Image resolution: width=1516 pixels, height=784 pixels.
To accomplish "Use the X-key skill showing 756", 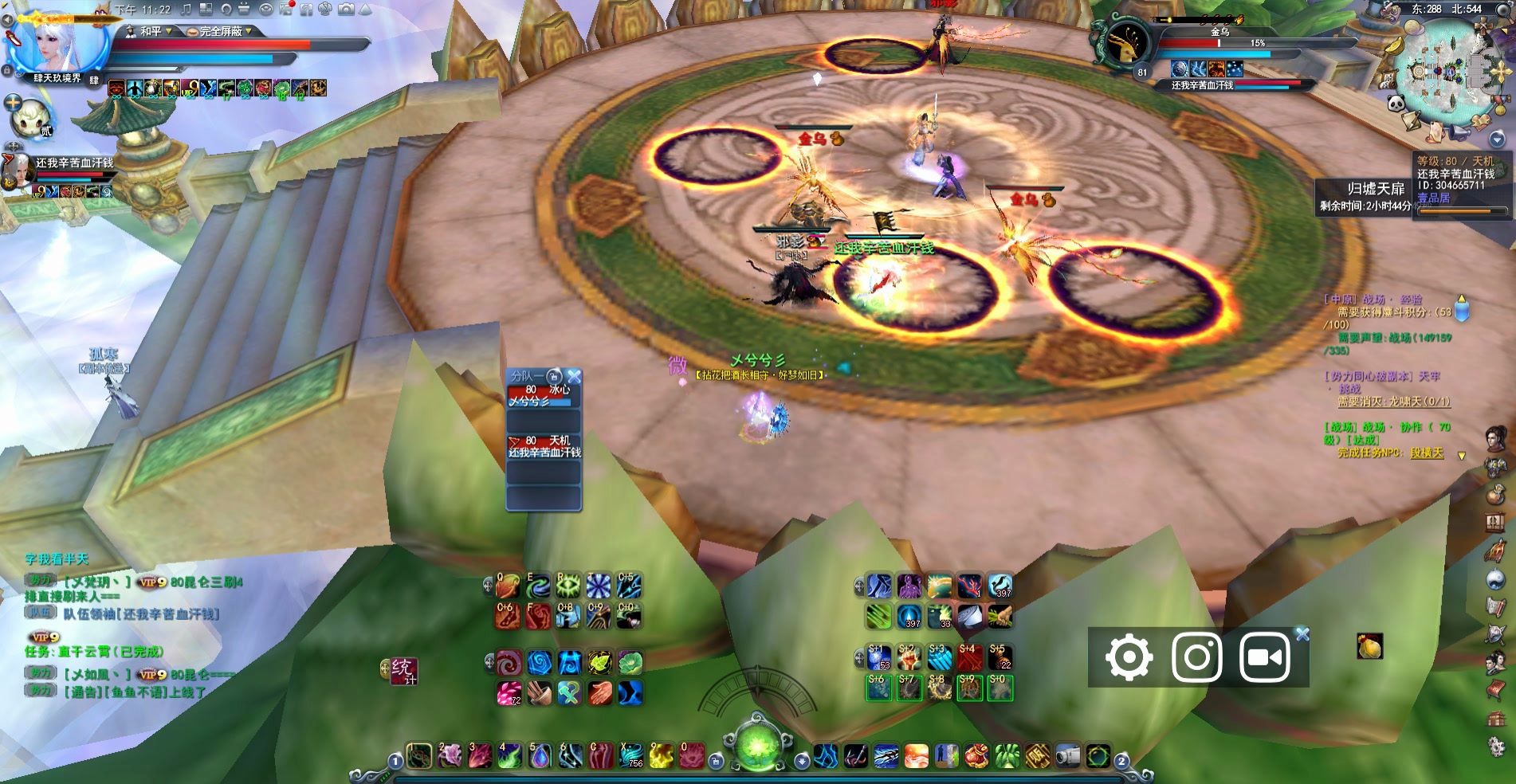I will [x=630, y=755].
